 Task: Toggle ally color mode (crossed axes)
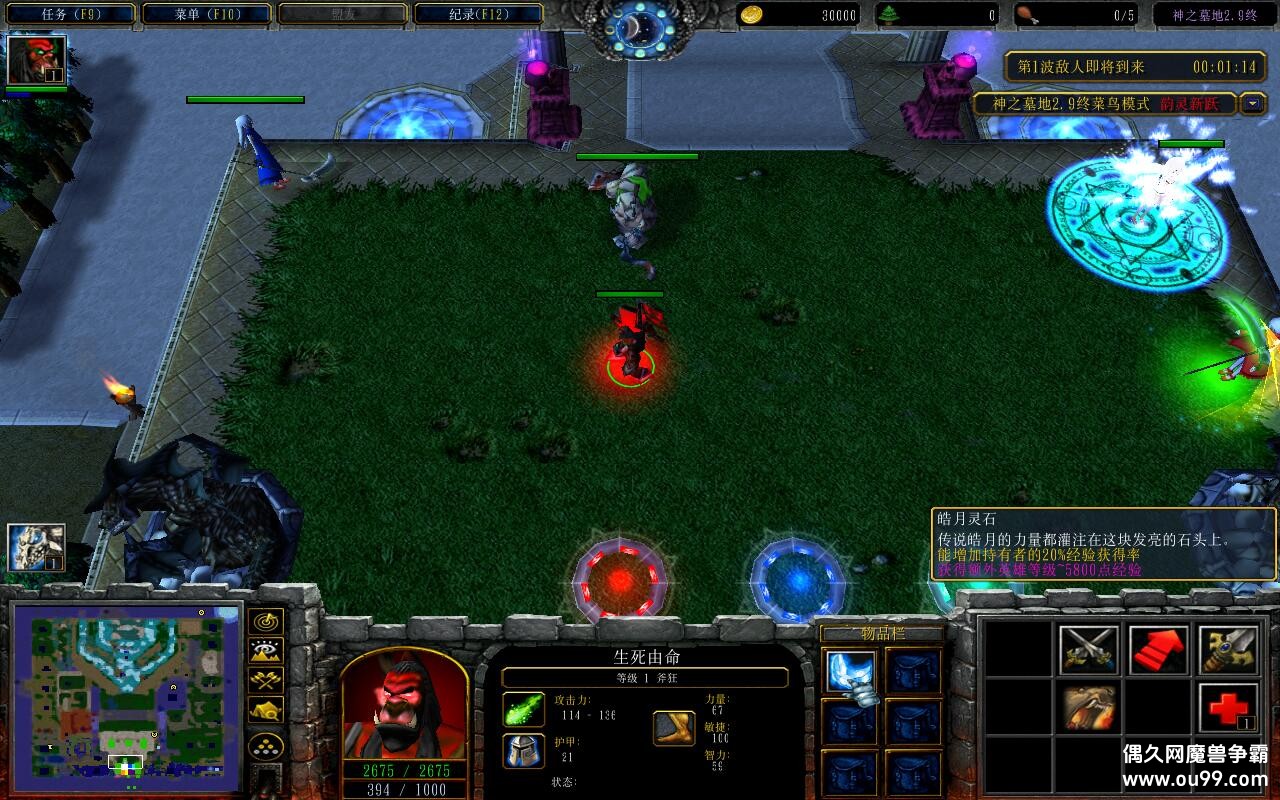click(x=266, y=680)
